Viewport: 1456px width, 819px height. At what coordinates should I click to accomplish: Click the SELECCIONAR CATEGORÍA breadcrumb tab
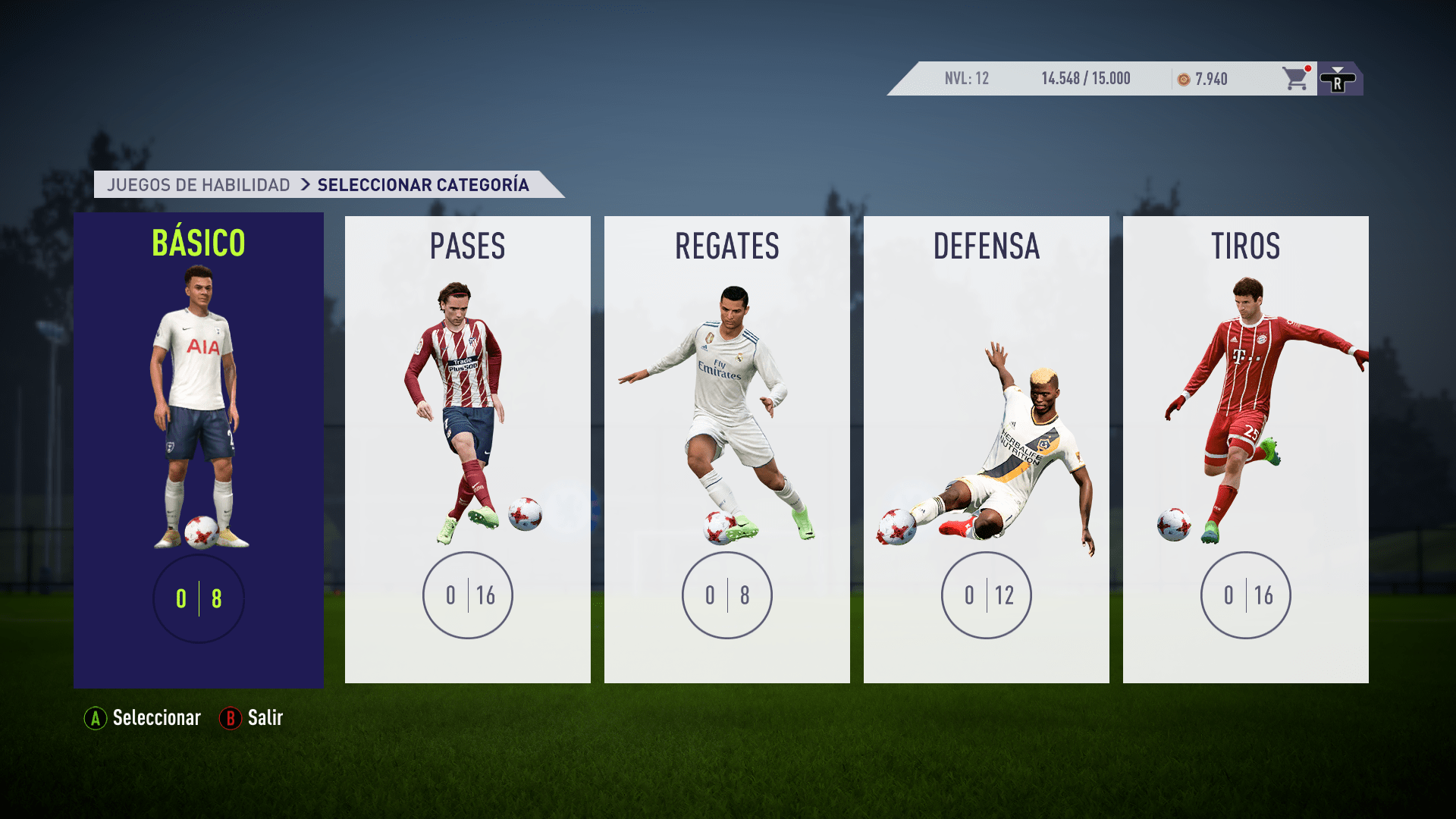[x=424, y=184]
